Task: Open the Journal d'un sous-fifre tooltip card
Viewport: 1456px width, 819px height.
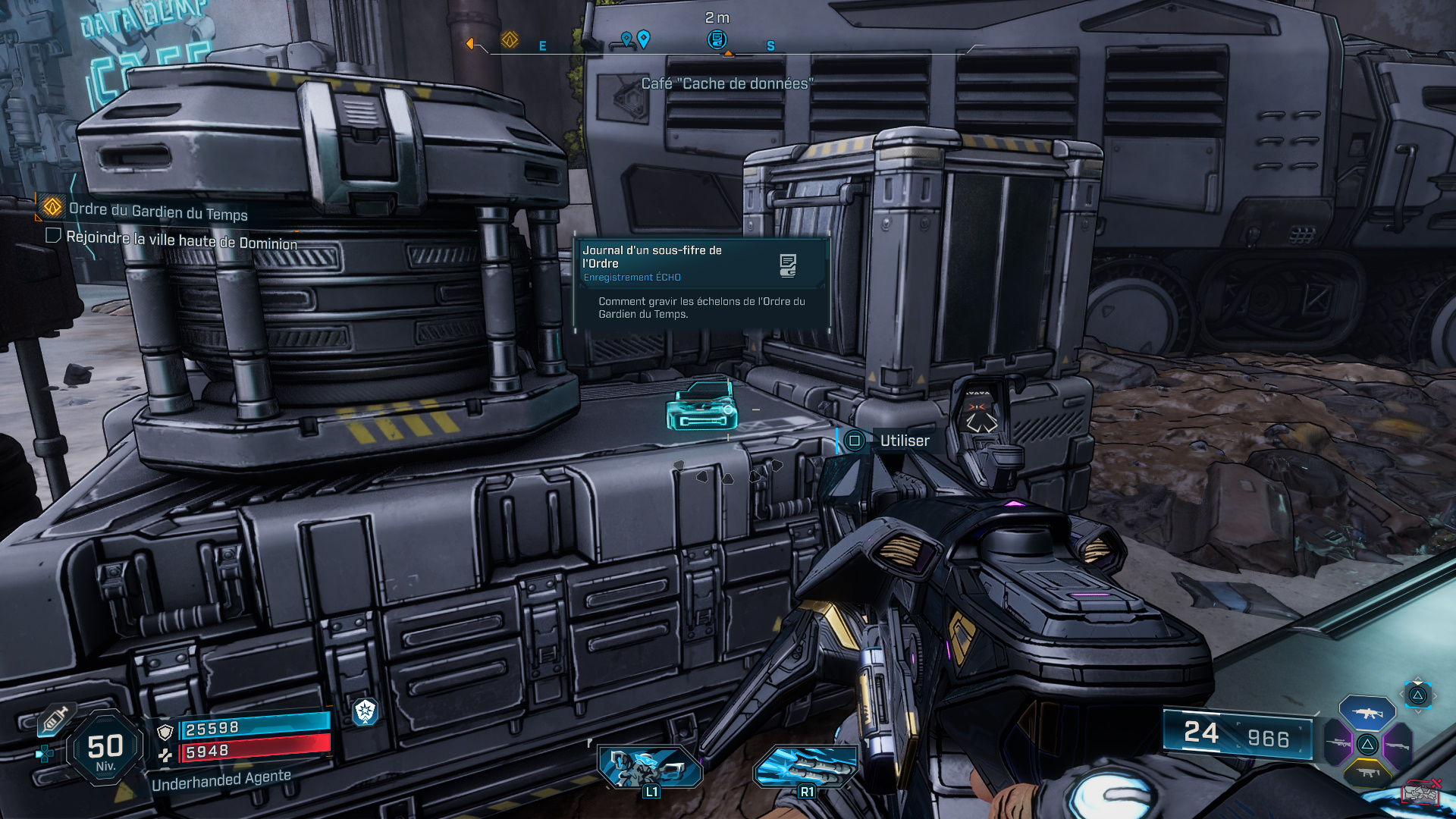Action: pyautogui.click(x=701, y=282)
